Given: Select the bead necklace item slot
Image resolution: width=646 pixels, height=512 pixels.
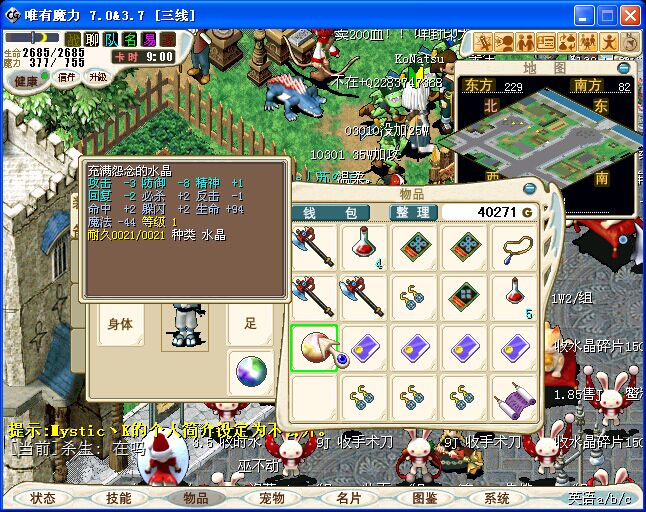Looking at the screenshot, I should point(515,247).
